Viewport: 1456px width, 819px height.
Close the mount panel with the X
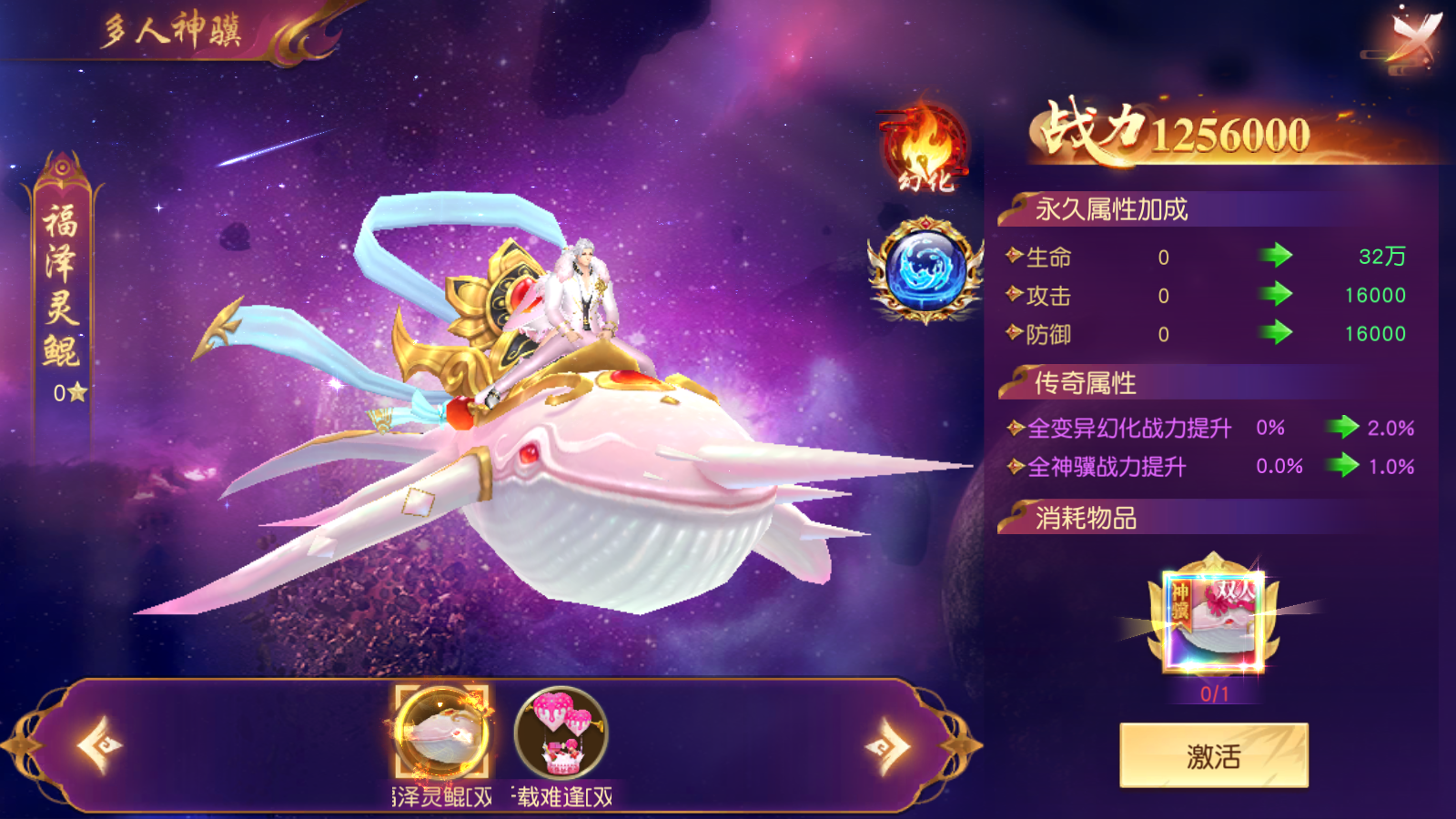pyautogui.click(x=1420, y=36)
